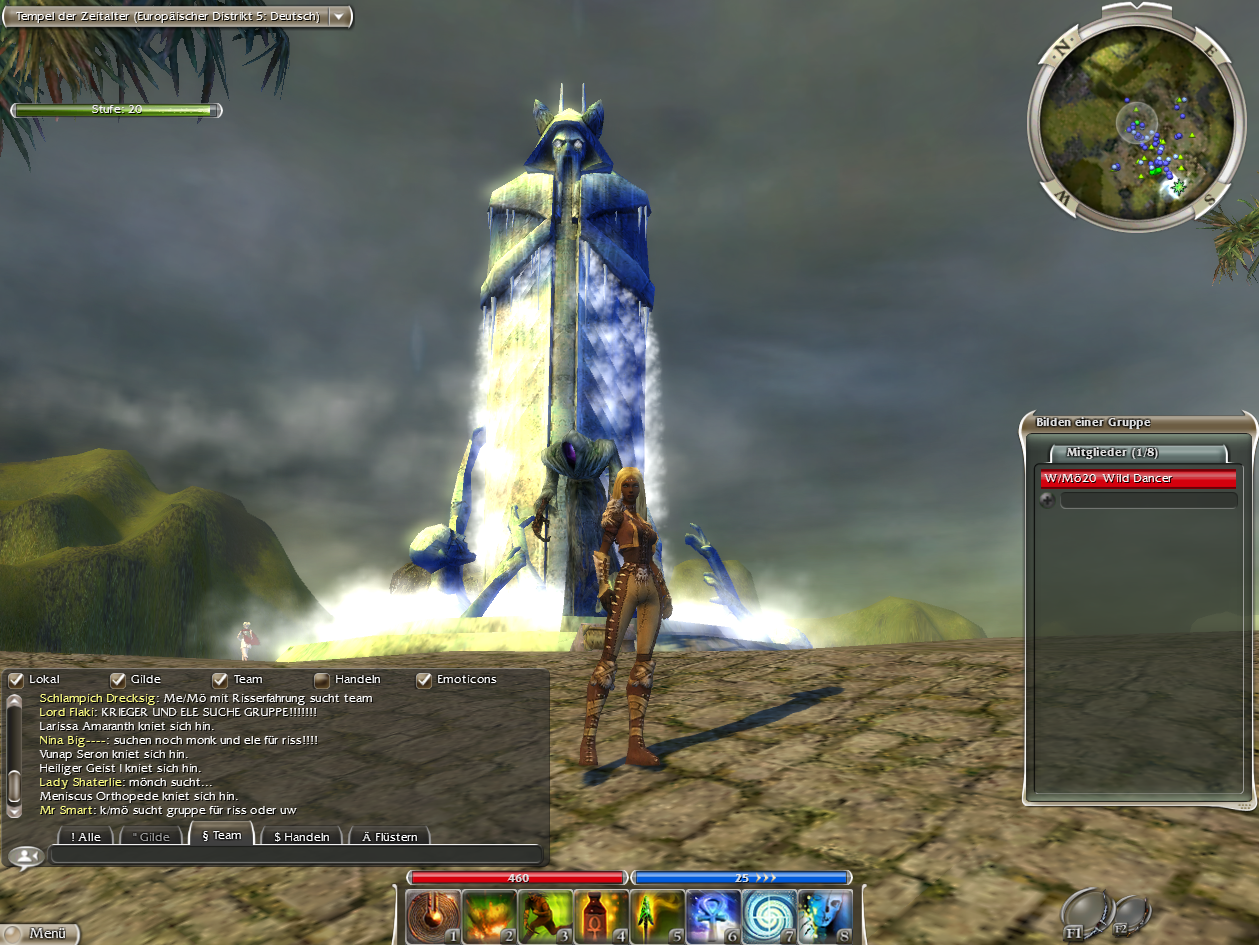Toggle the Emoticons chat filter
Screen dimensions: 1259x945
424,680
